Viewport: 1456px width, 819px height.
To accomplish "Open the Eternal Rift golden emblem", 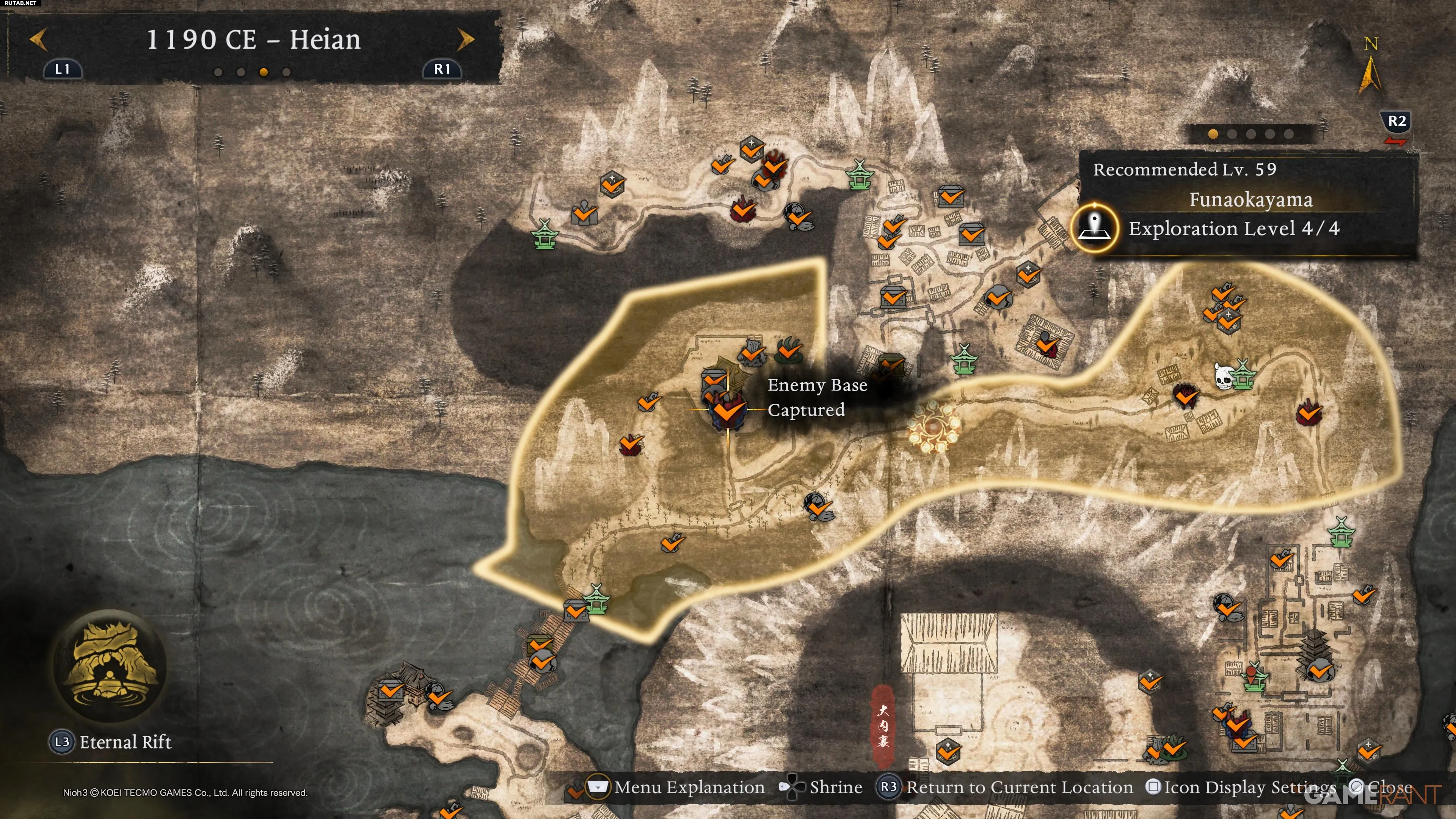I will click(x=110, y=666).
